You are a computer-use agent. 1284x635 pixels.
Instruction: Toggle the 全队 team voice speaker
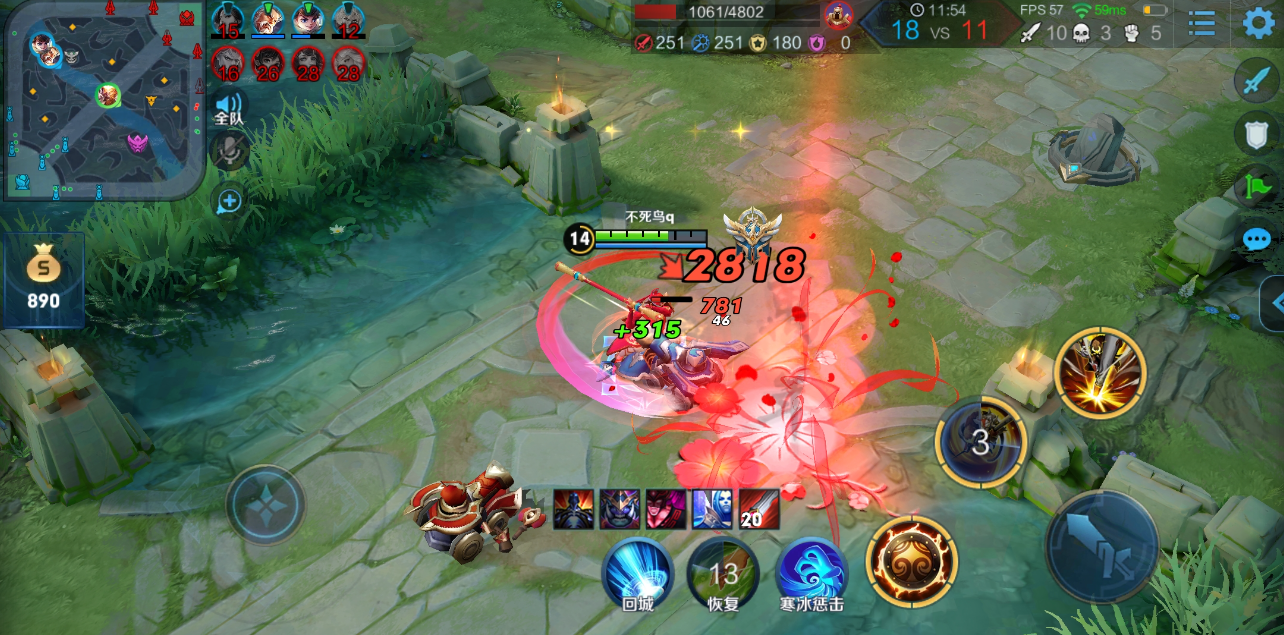pos(229,107)
